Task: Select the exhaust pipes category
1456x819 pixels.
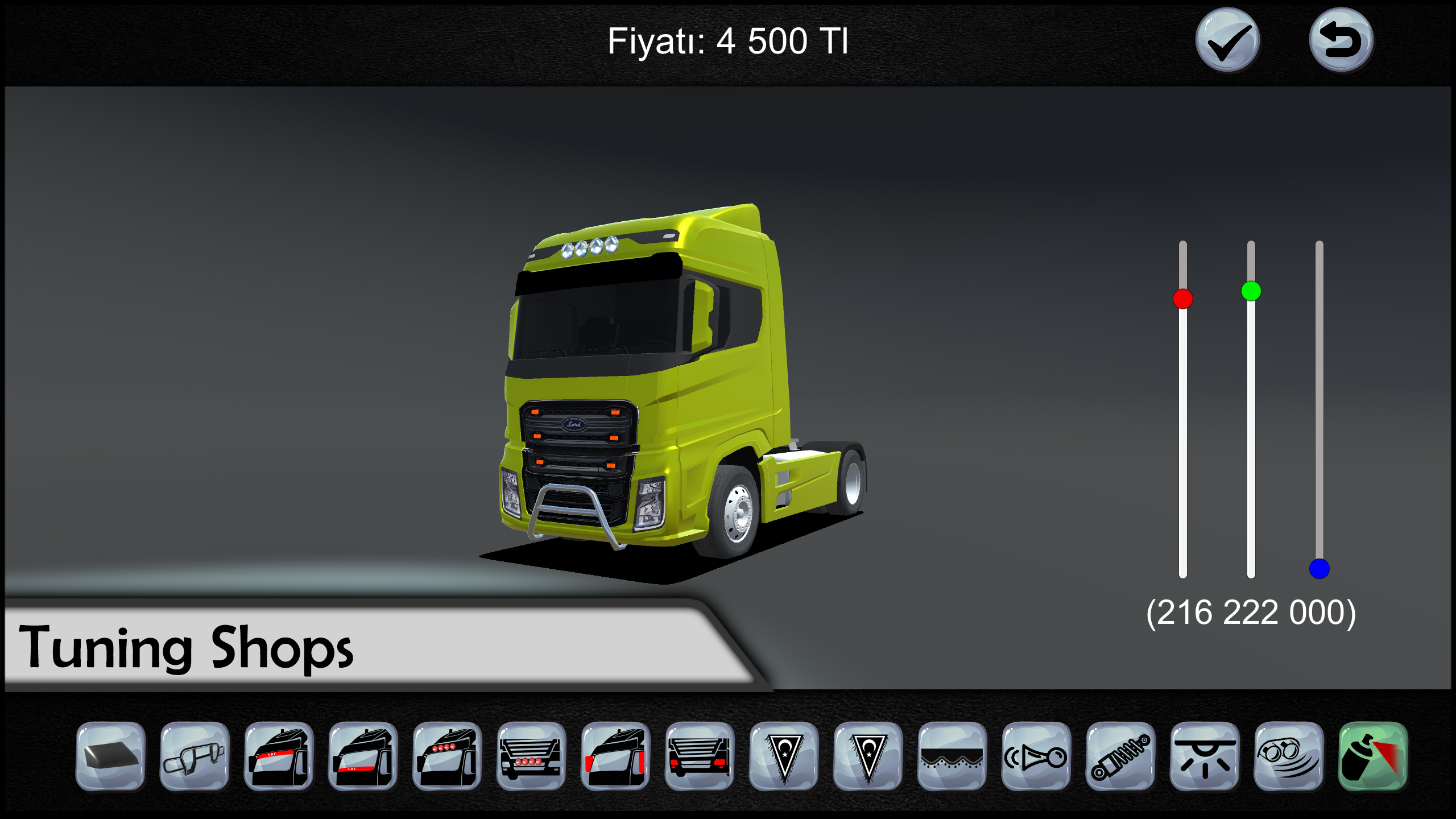Action: click(1289, 756)
